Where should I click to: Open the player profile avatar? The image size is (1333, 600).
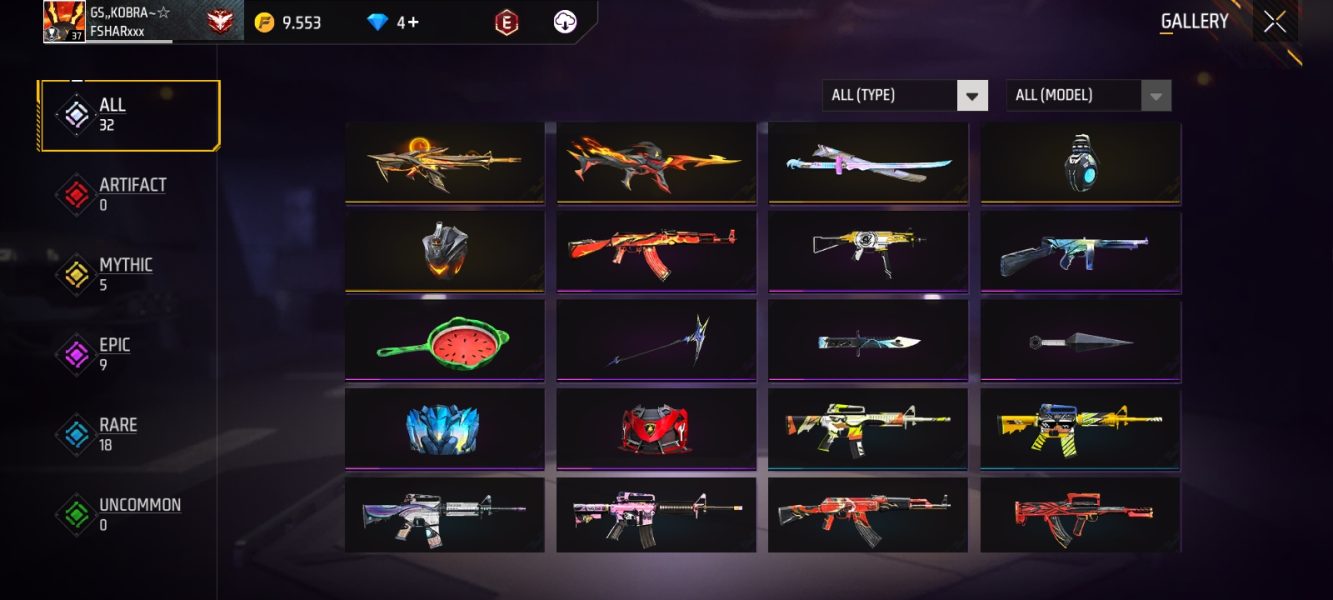(x=64, y=21)
